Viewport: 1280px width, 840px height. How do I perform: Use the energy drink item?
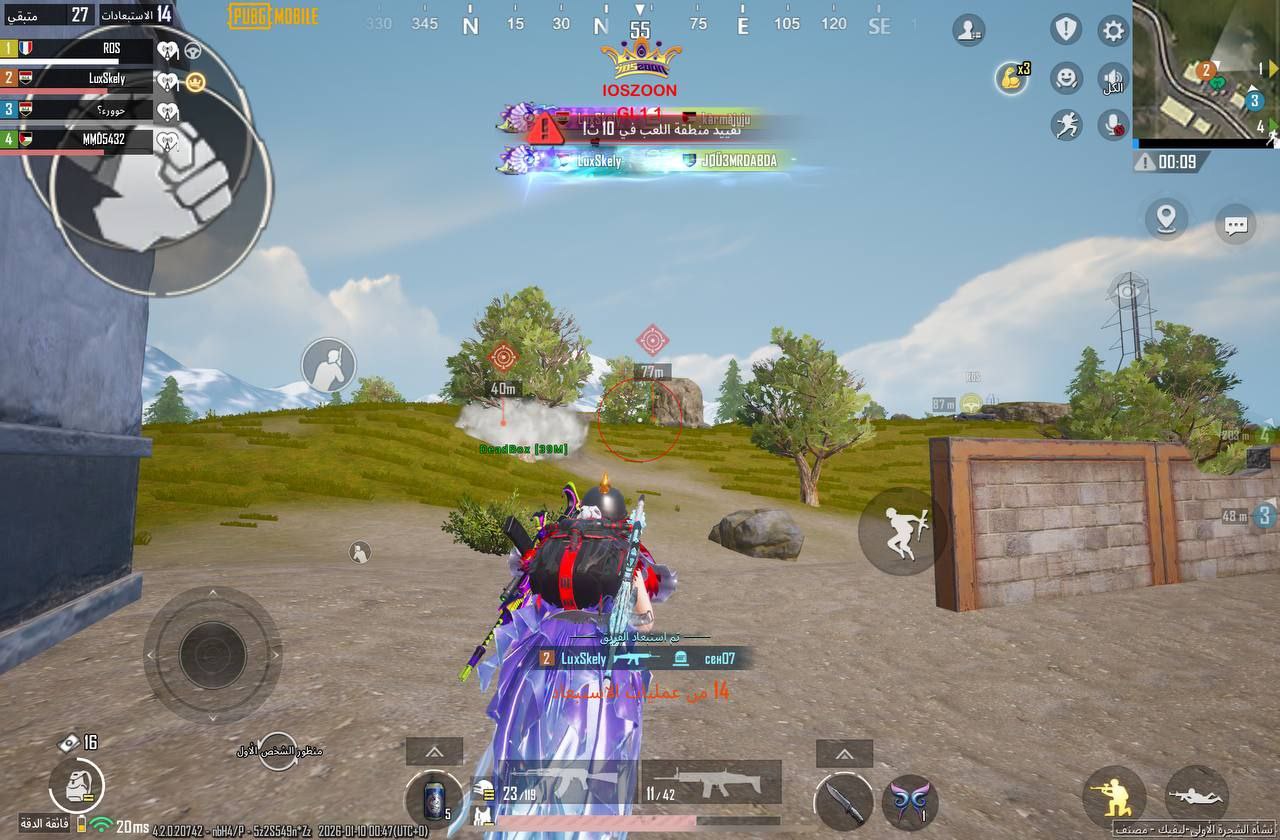tap(433, 799)
